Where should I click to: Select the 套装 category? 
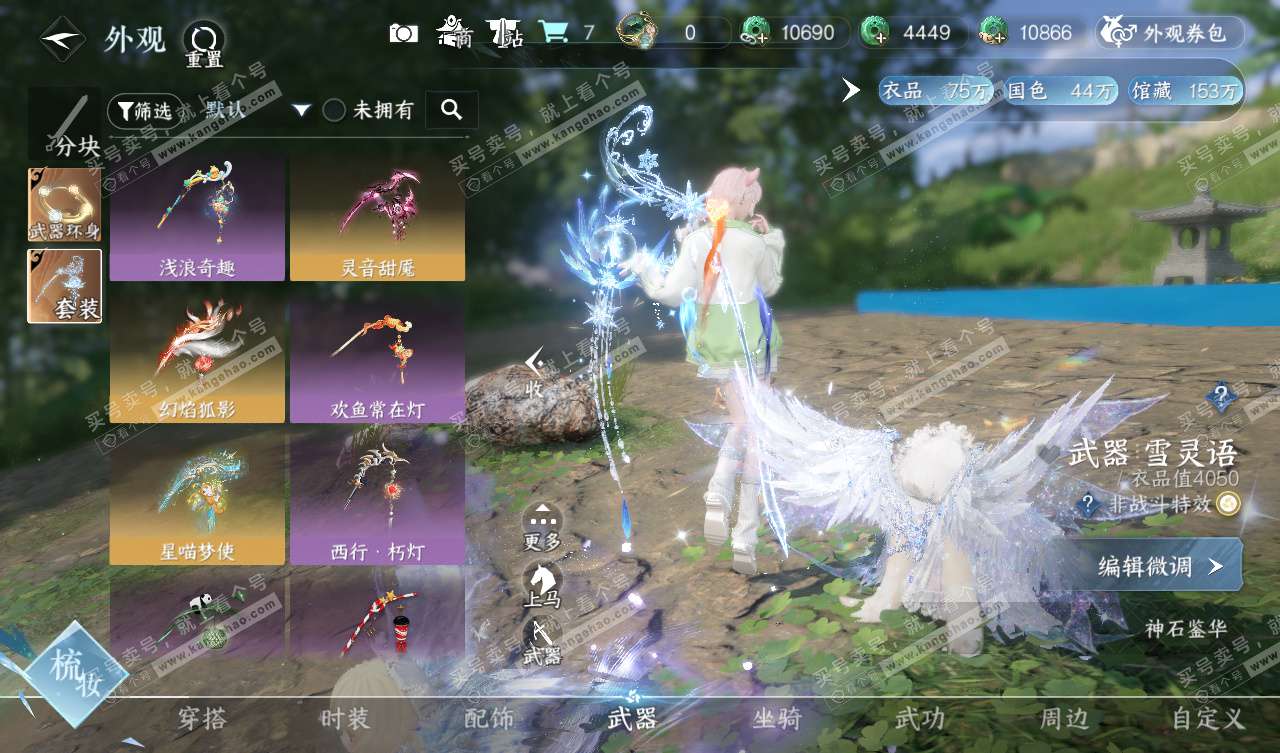[65, 286]
